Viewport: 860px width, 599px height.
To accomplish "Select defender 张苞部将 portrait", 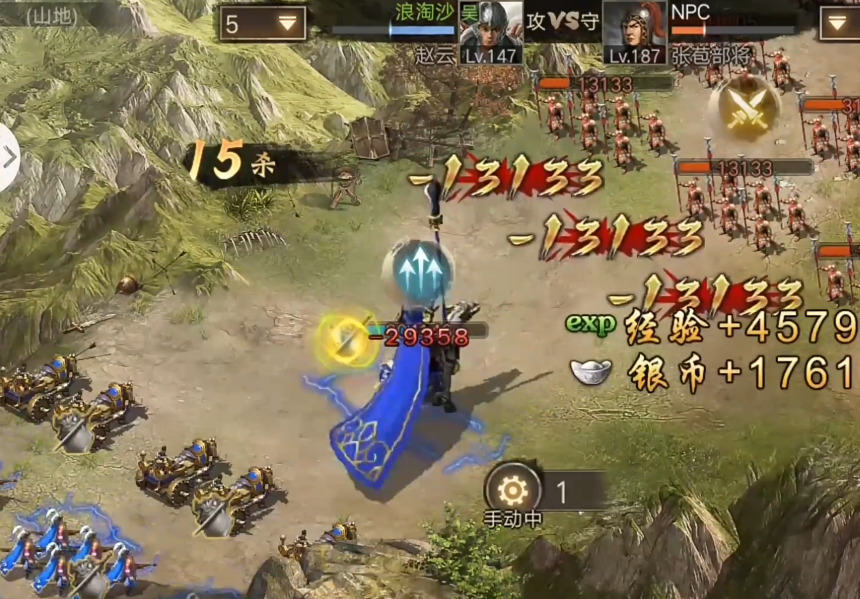I will click(x=634, y=32).
